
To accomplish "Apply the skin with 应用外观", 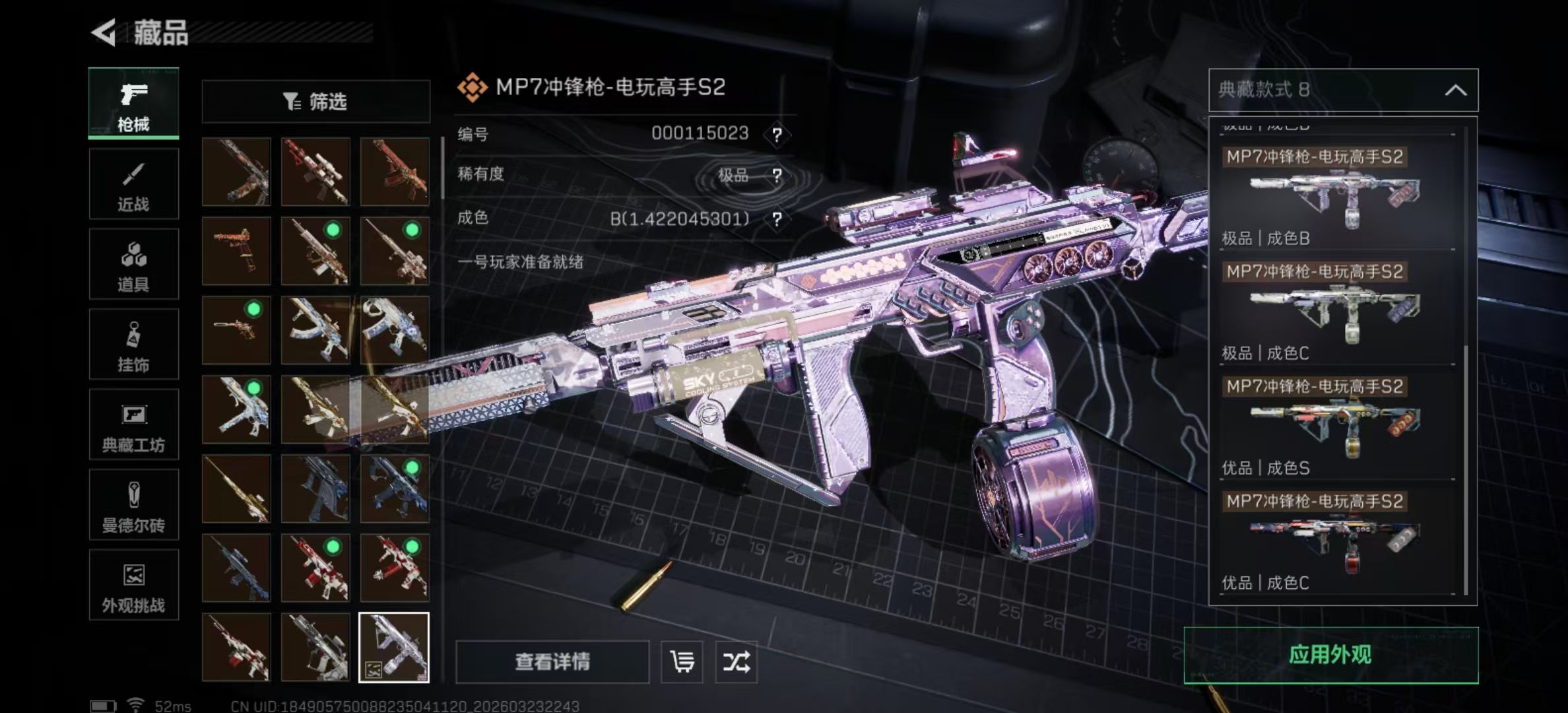I will click(1330, 655).
